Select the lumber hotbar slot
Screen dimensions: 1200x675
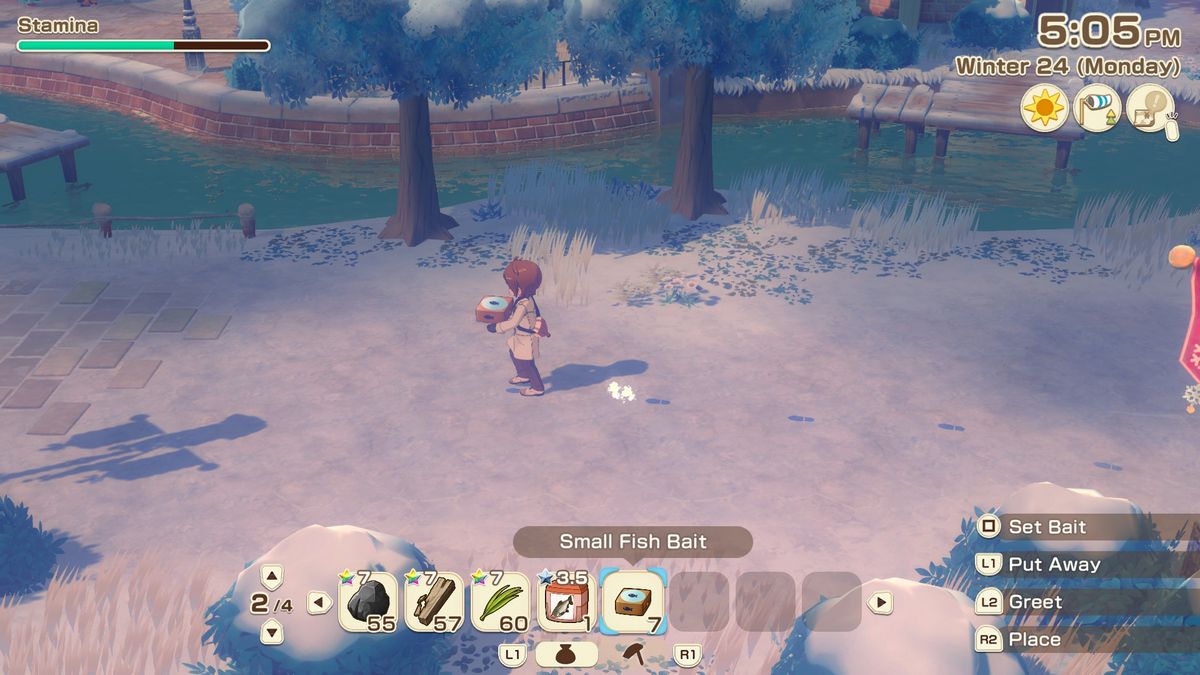click(433, 602)
